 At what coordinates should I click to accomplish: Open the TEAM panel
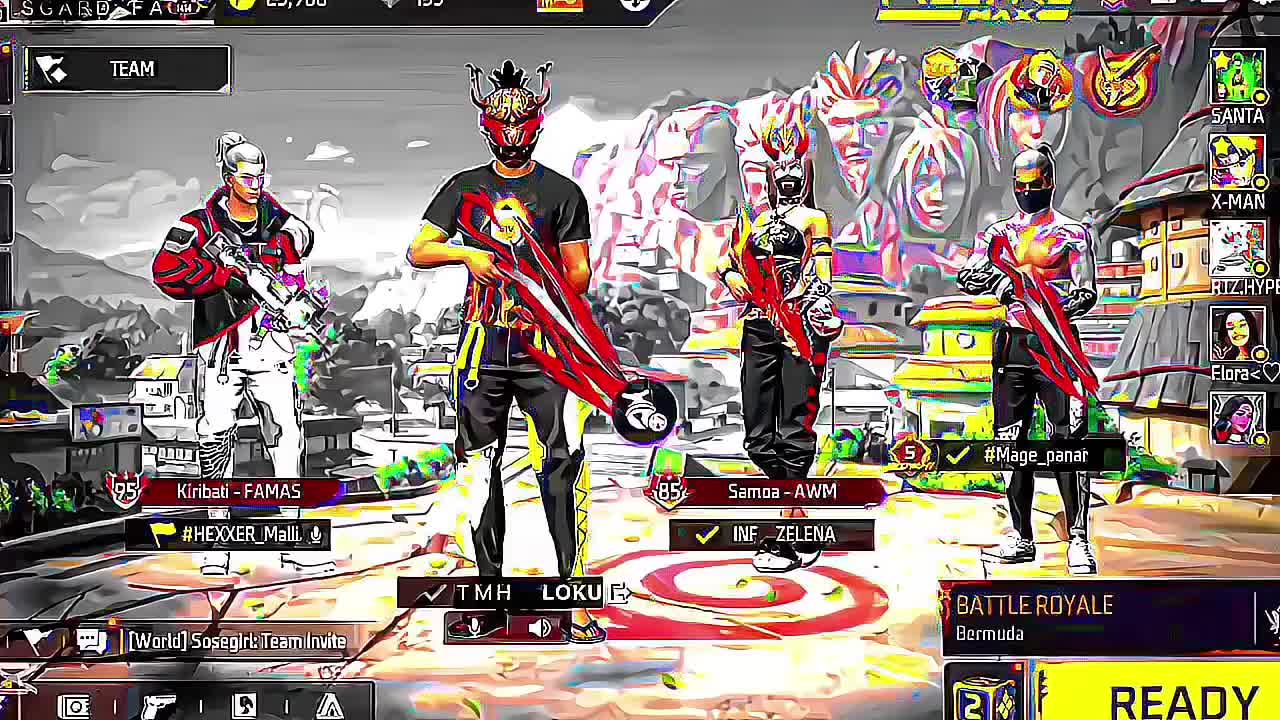(128, 69)
